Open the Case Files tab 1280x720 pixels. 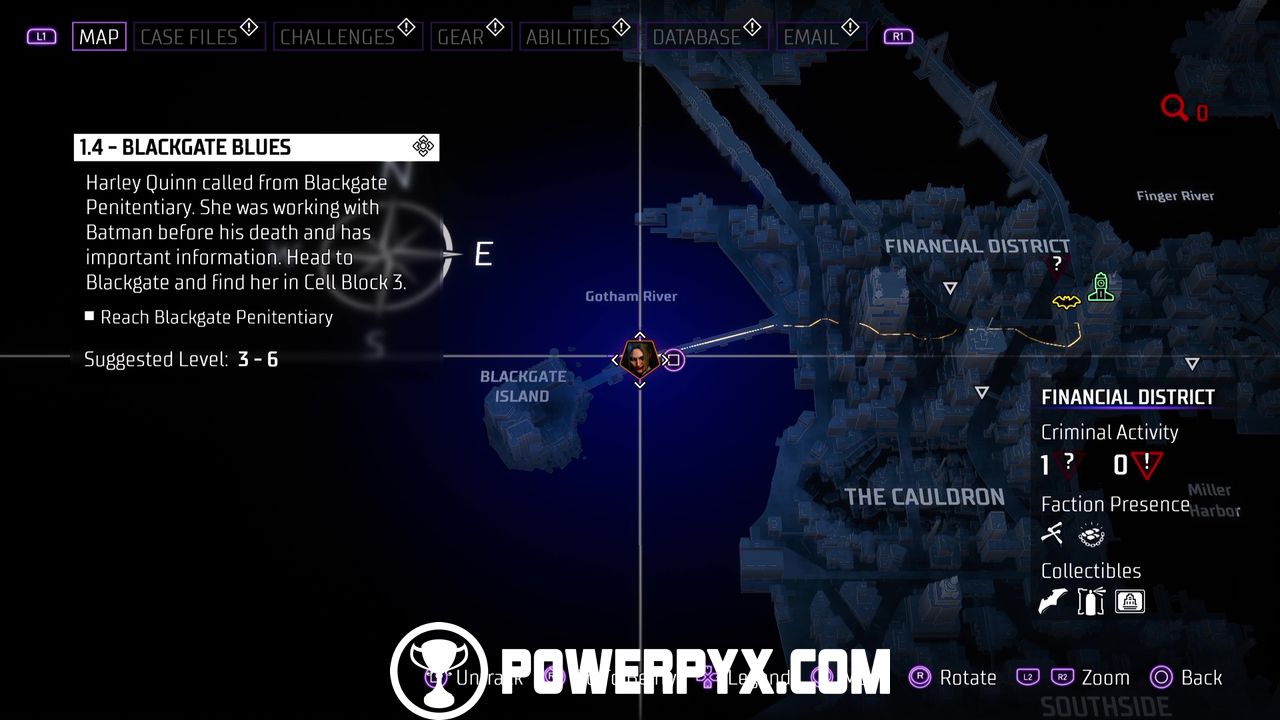tap(189, 37)
